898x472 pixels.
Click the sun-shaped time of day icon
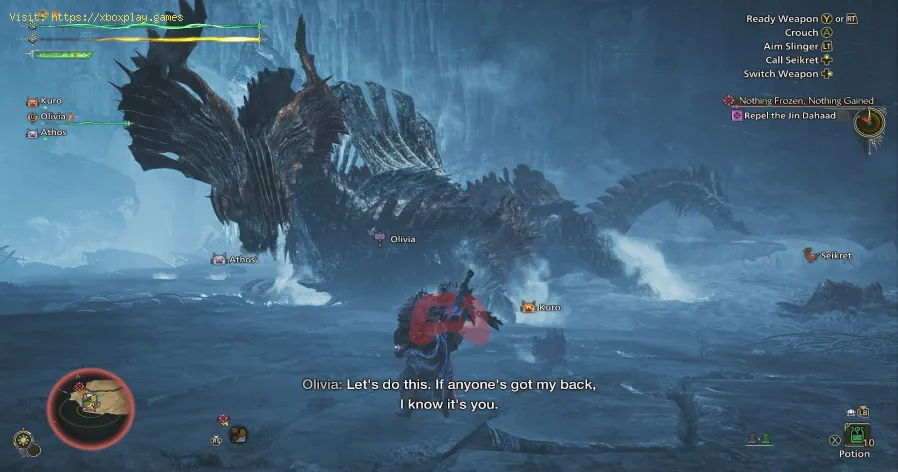[x=22, y=439]
